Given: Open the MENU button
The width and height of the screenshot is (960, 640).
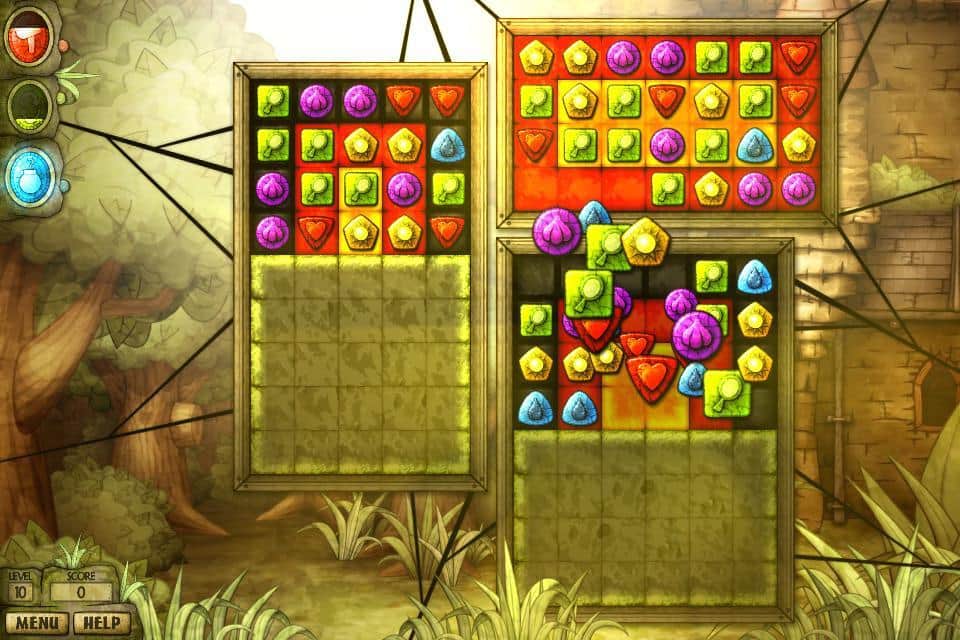Looking at the screenshot, I should (35, 623).
